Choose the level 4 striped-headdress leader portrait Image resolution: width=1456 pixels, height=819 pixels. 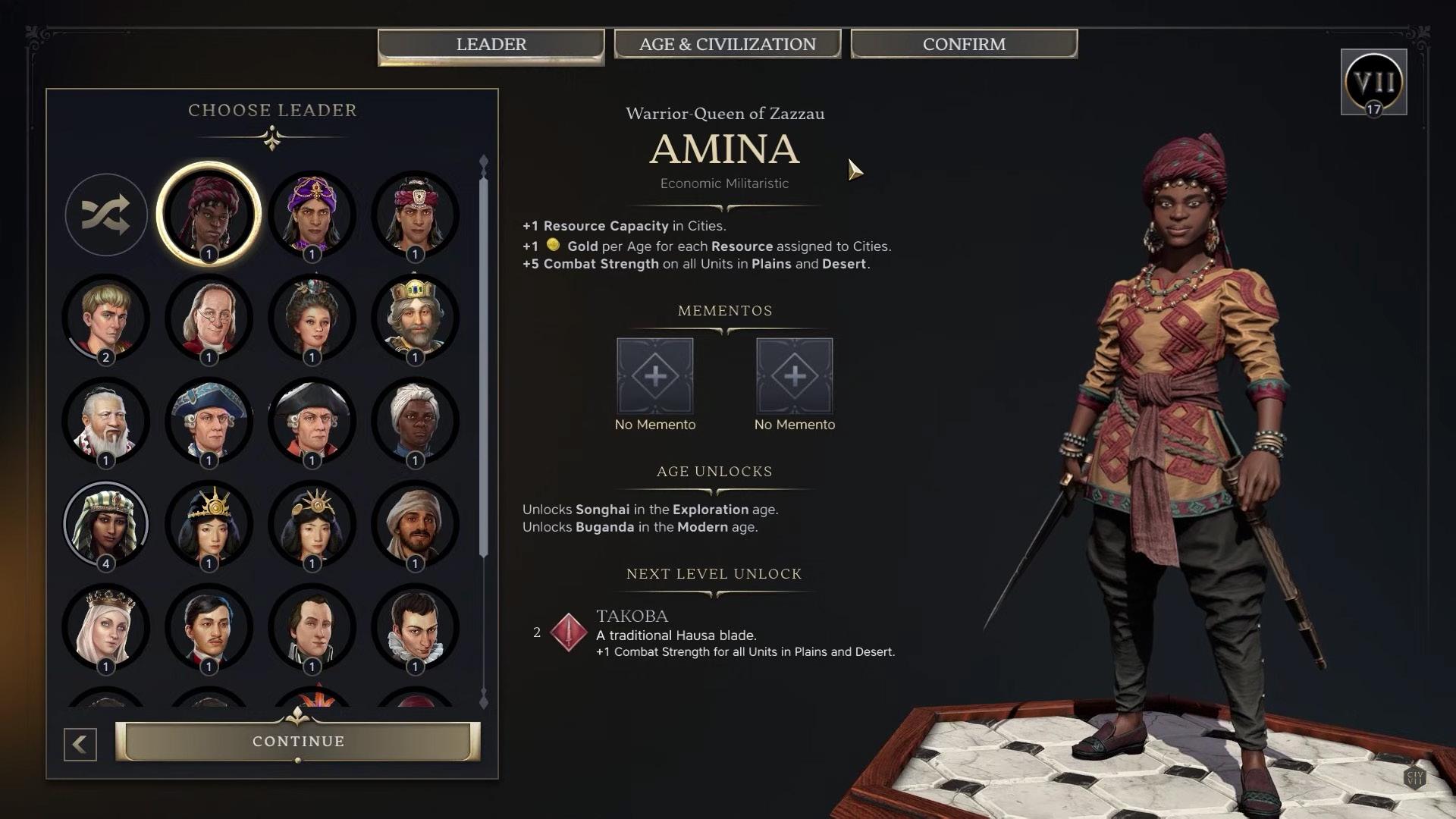pos(106,524)
